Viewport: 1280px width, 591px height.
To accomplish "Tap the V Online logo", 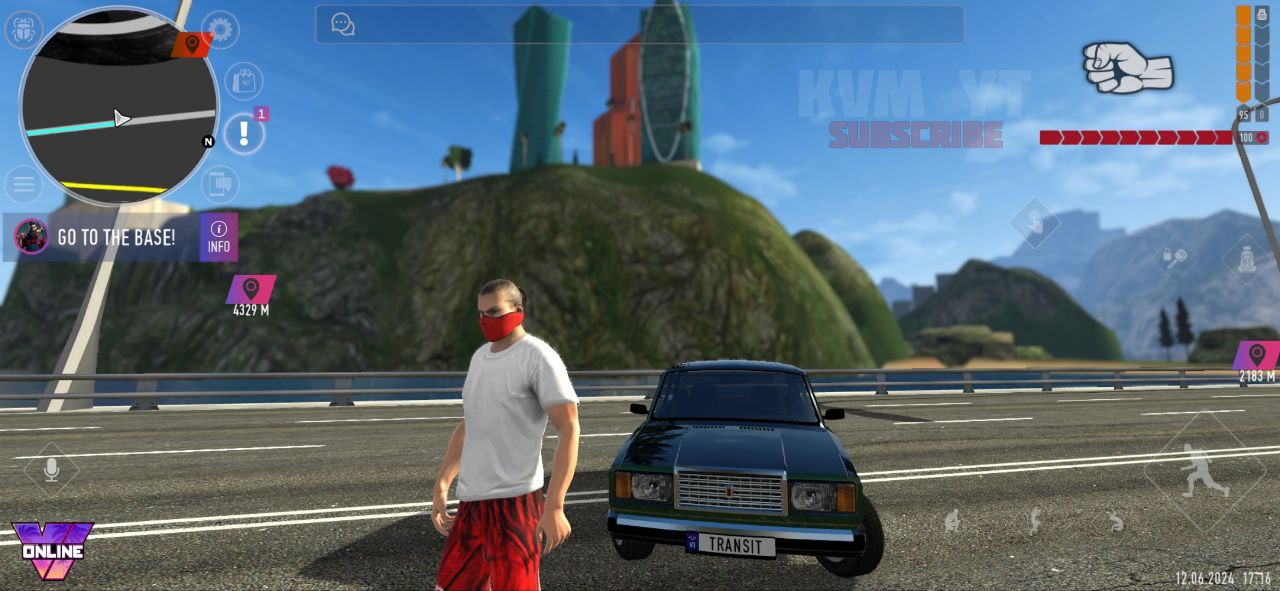I will point(51,549).
